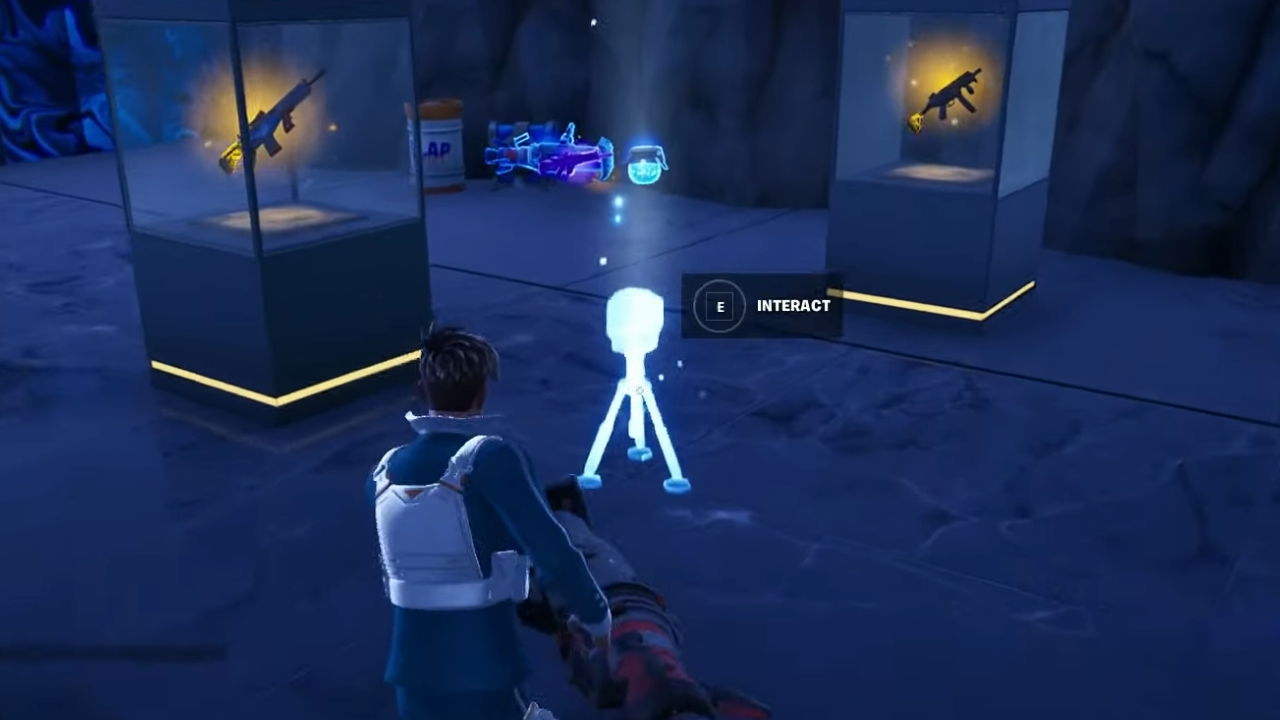This screenshot has width=1280, height=720.
Task: Select the INTERACT label text
Action: click(x=793, y=307)
